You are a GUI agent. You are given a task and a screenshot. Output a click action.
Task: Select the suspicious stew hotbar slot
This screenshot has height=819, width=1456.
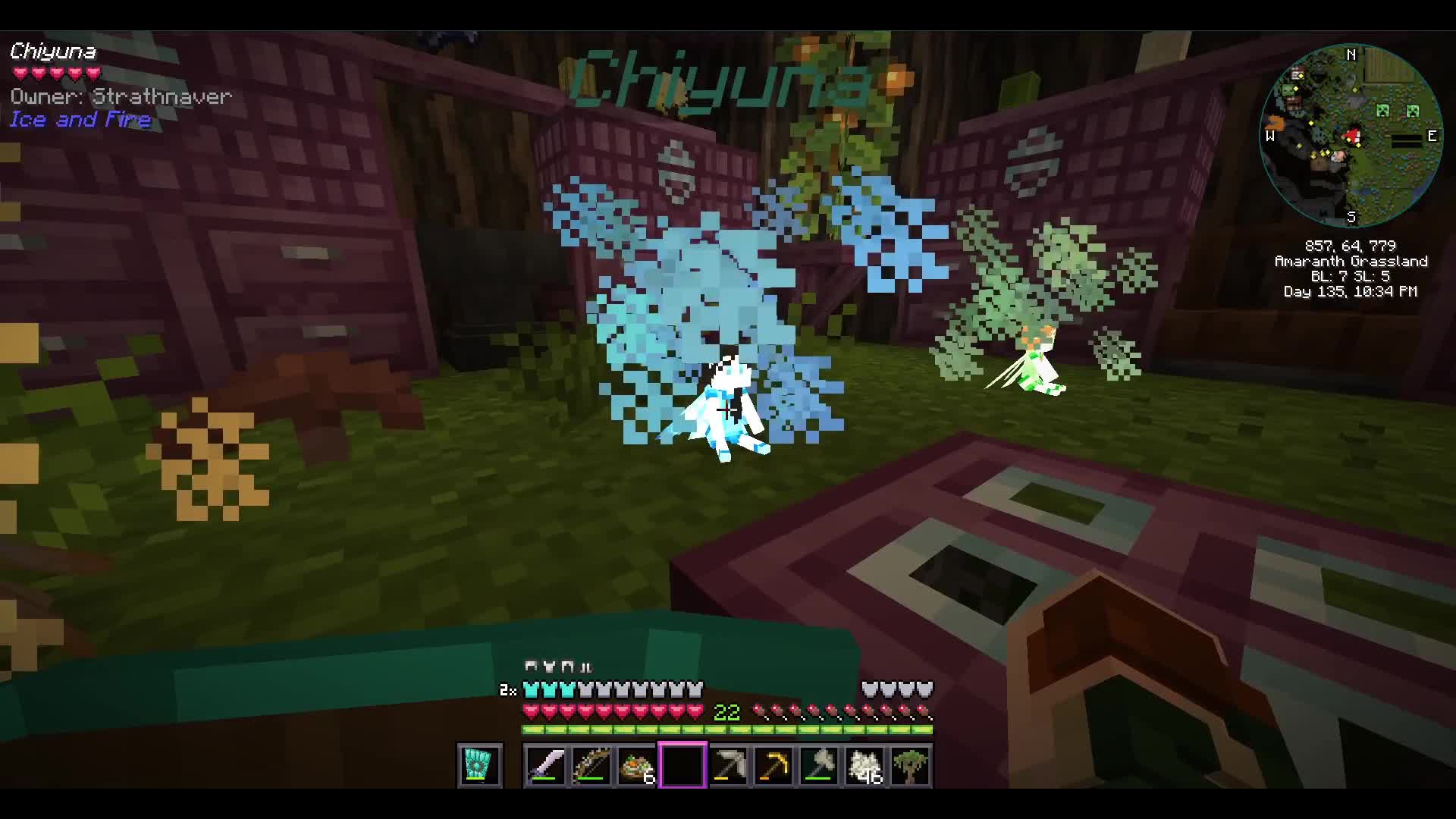pyautogui.click(x=637, y=766)
